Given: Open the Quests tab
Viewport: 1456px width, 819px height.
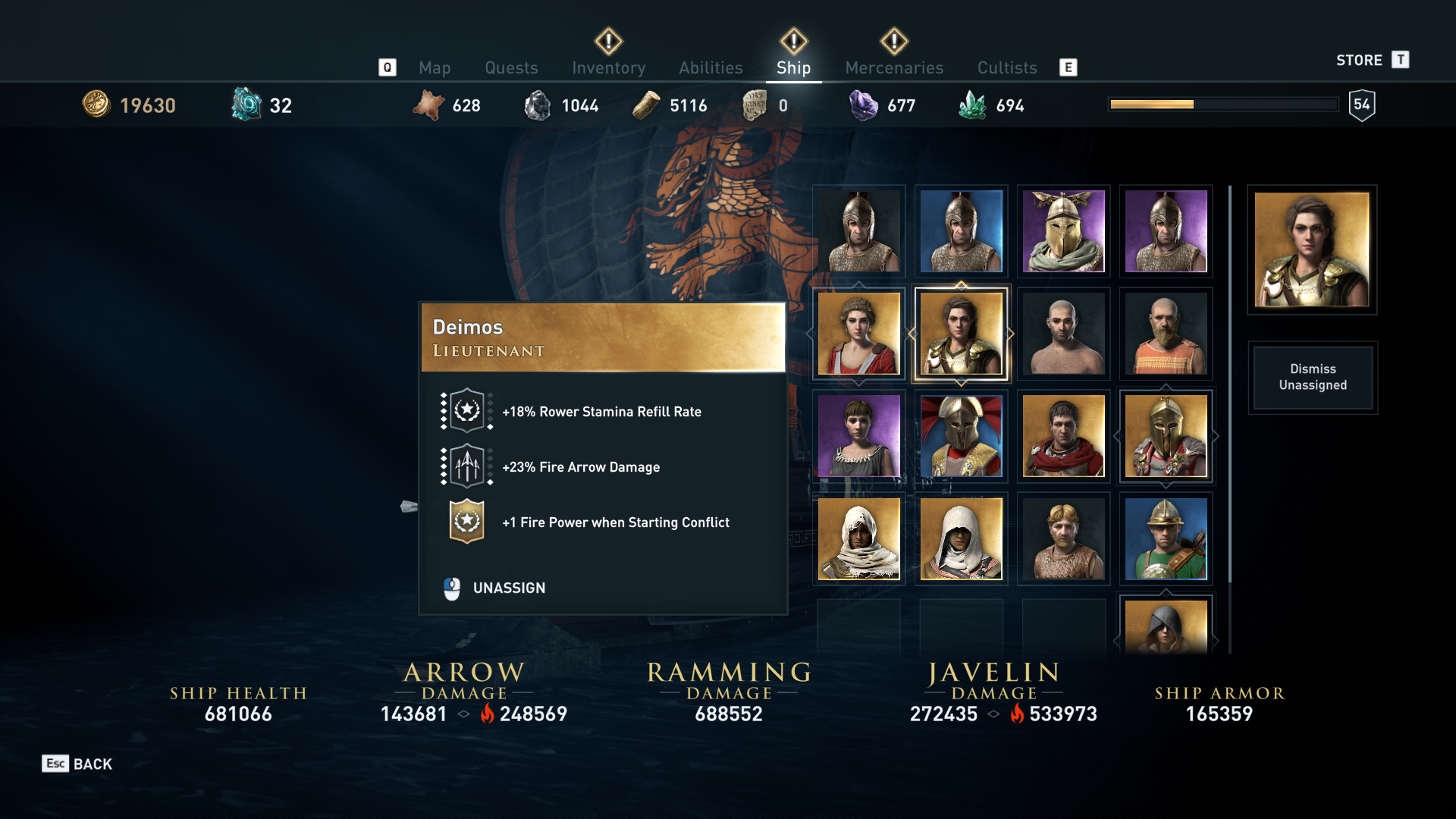Looking at the screenshot, I should [x=511, y=67].
